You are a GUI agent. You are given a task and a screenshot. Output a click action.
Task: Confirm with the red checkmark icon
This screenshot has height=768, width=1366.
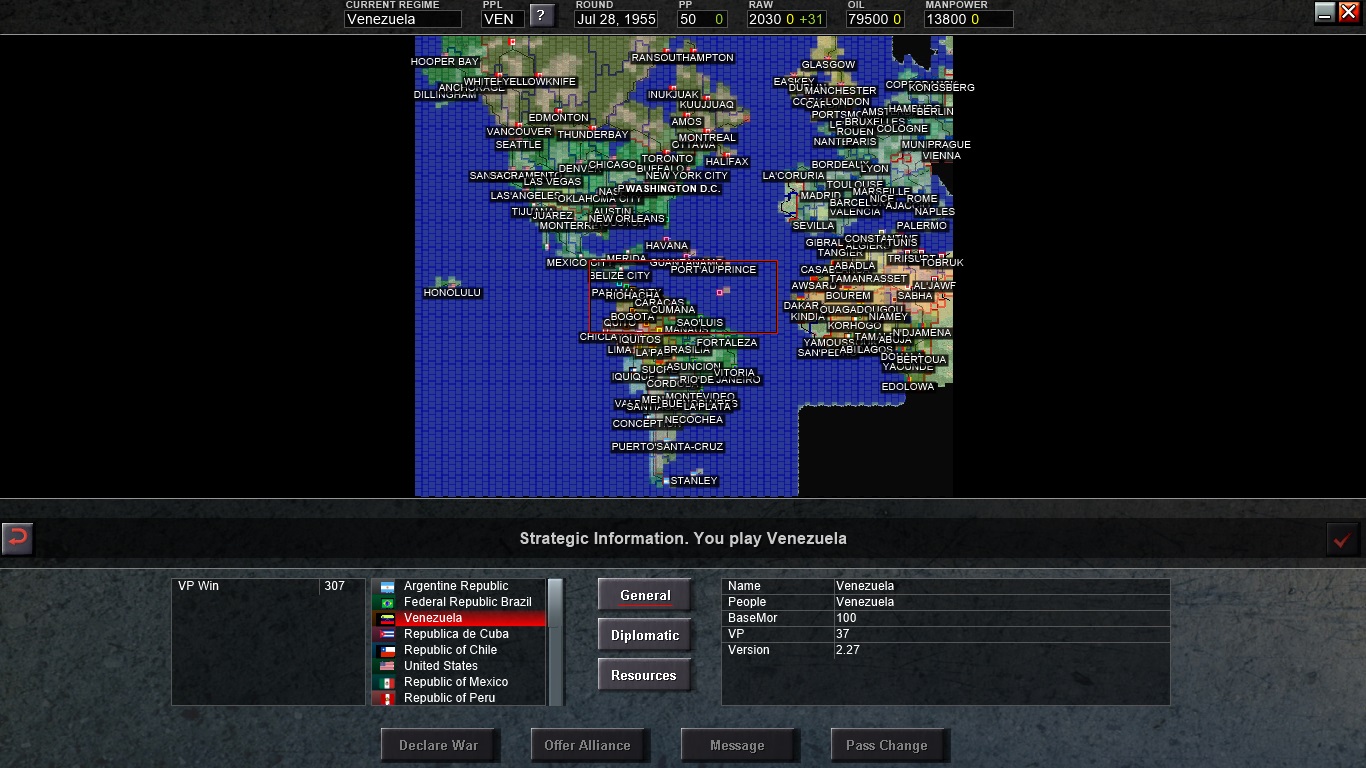(x=1341, y=539)
